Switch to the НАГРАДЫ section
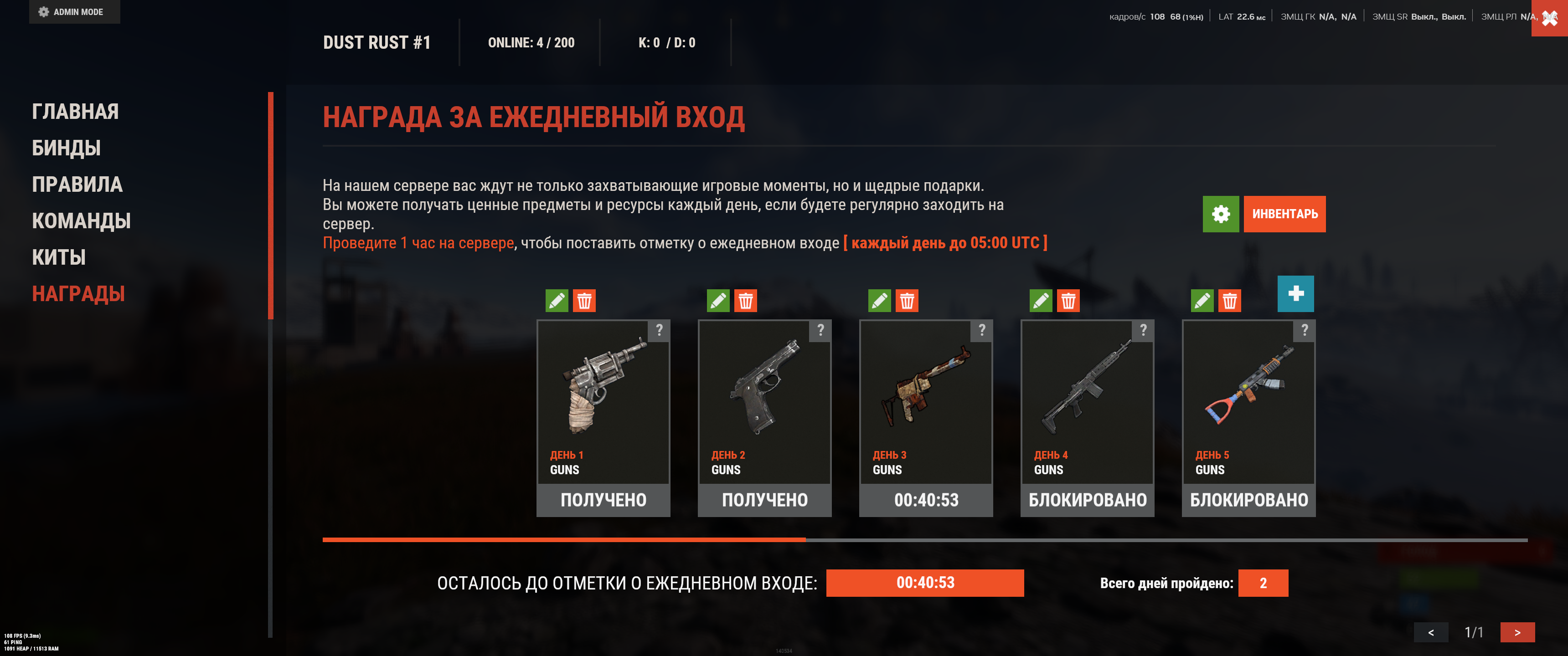Screen dimensions: 1568x656 (x=78, y=294)
